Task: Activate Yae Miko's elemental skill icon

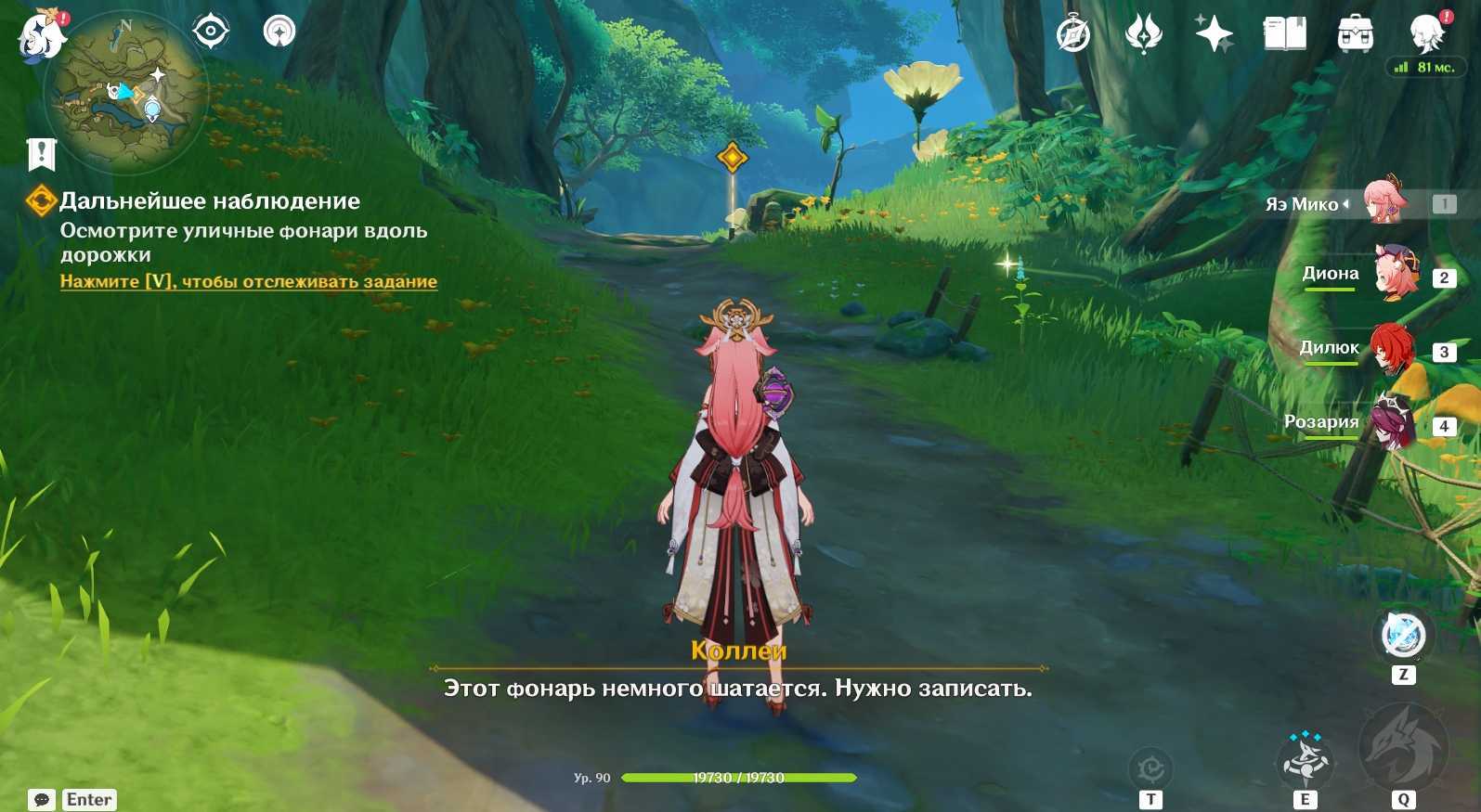Action: click(x=1306, y=759)
